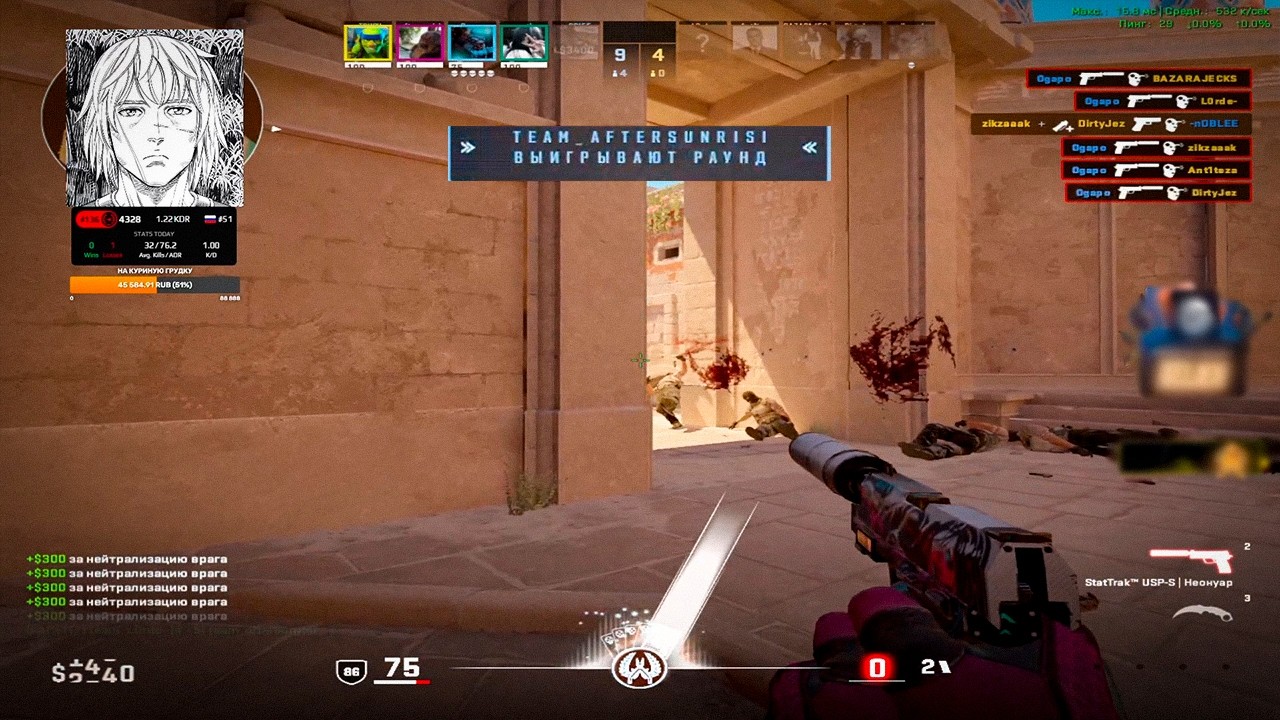The image size is (1280, 720).
Task: Choose the StatTrak USP-S weapon slot
Action: [x=1190, y=561]
